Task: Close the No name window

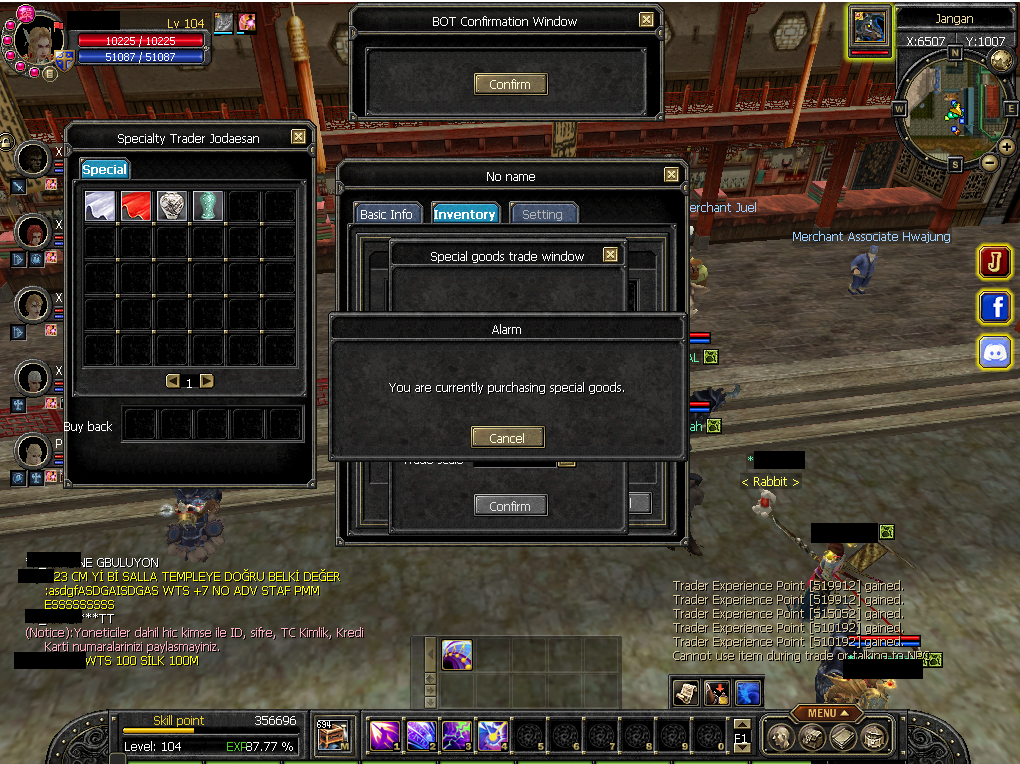Action: coord(671,175)
